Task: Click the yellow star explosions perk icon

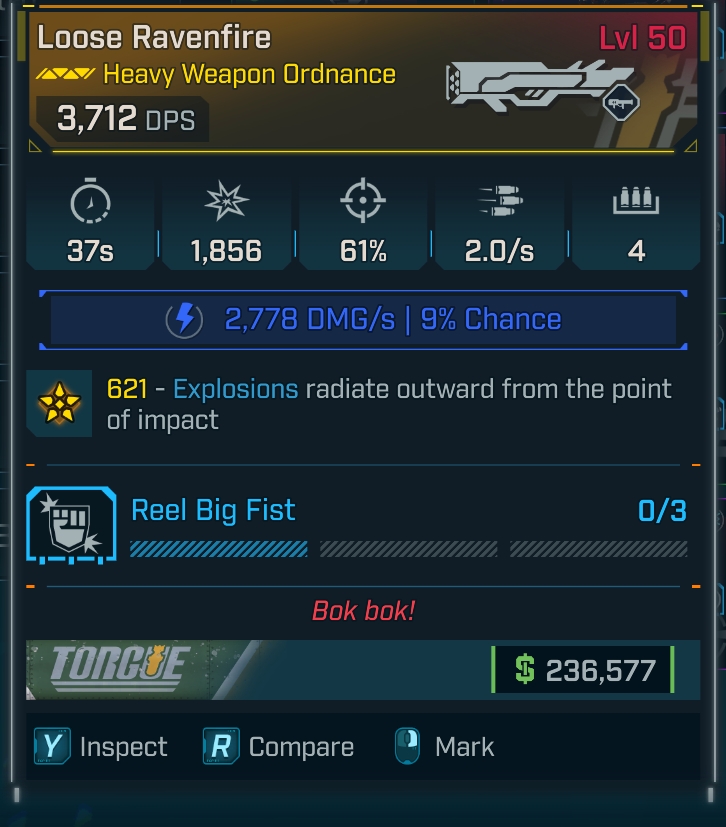Action: (60, 403)
